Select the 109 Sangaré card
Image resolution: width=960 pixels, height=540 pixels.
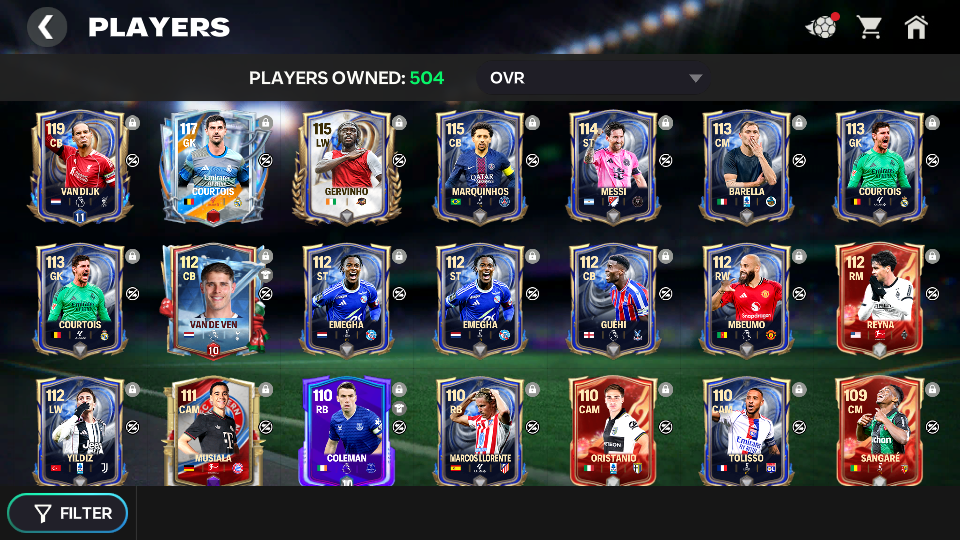coord(878,430)
